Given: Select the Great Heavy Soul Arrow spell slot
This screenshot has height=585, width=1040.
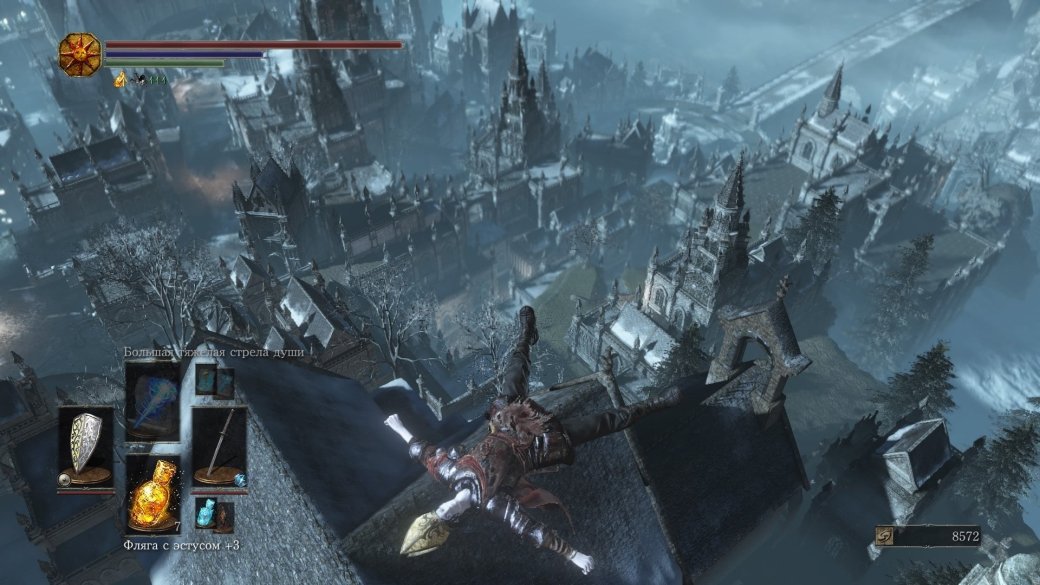Looking at the screenshot, I should click(152, 402).
